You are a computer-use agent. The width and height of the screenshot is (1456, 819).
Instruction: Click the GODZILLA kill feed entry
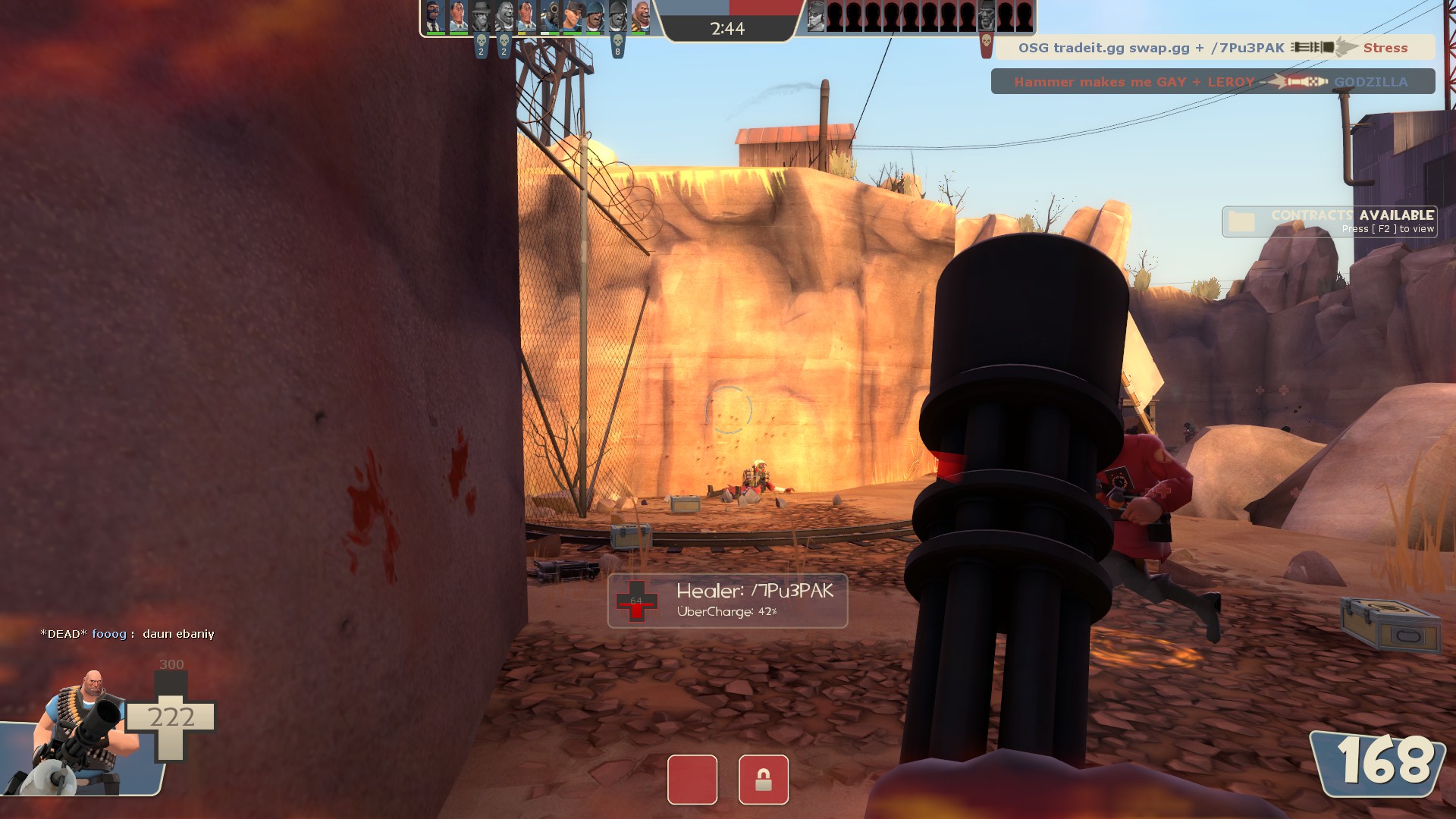[x=1212, y=82]
